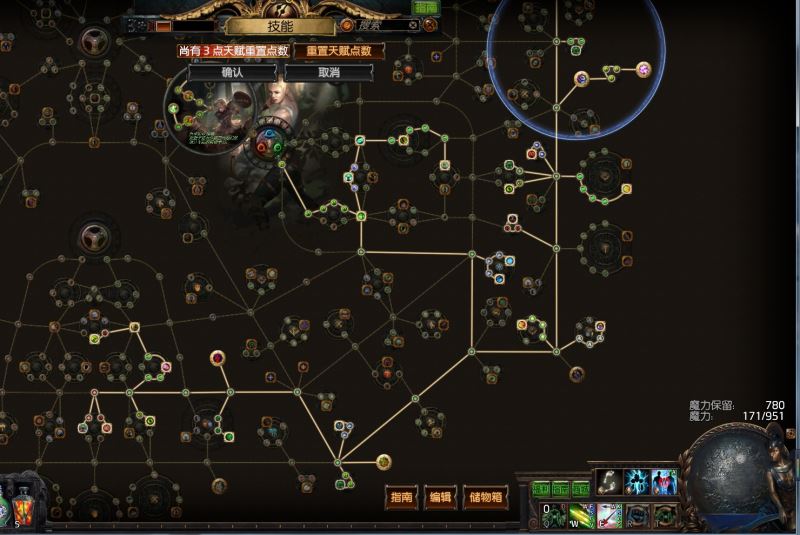Confirm the passive tree changes with 确认

233,73
